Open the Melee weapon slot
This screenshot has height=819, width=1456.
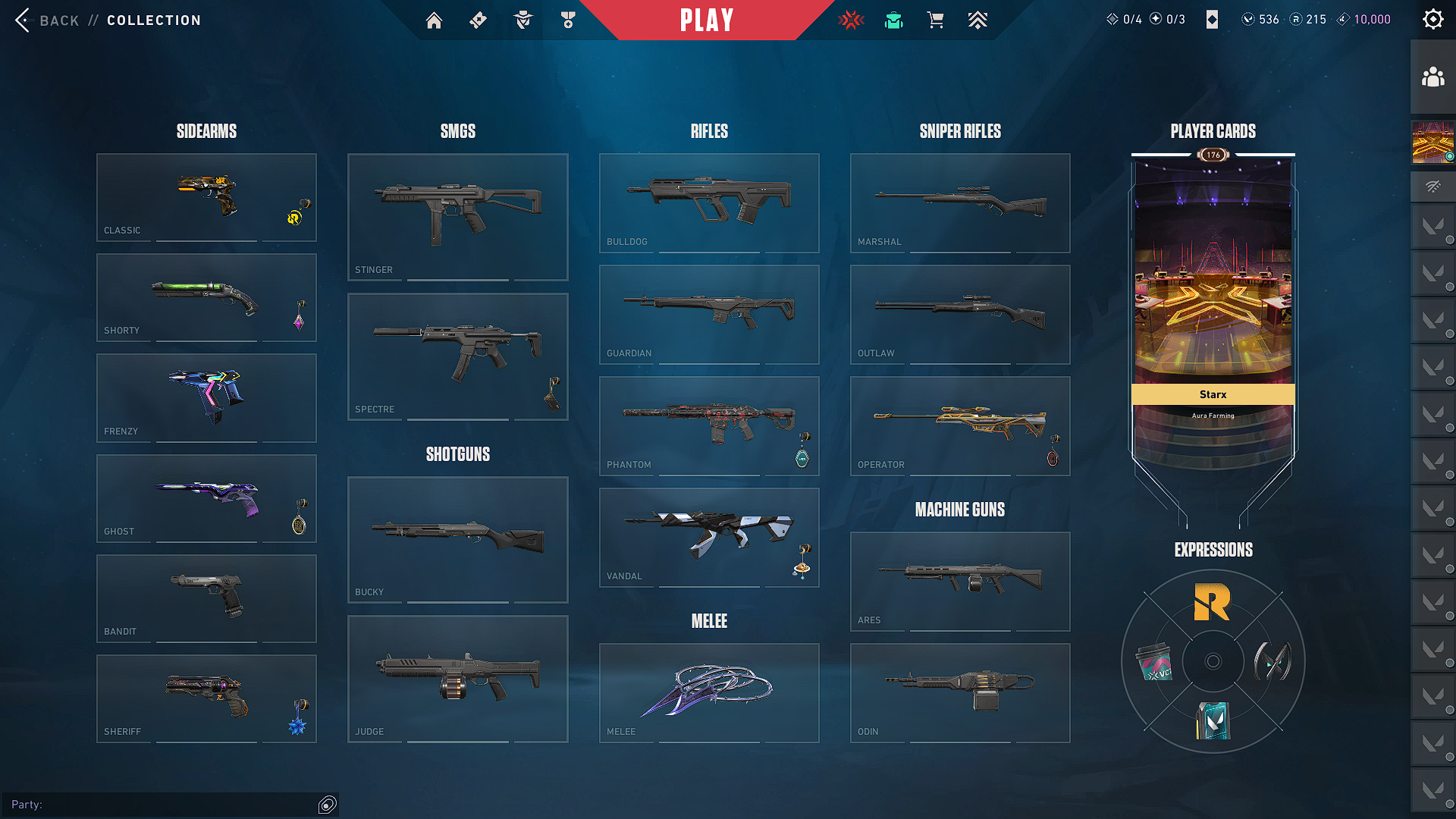709,692
